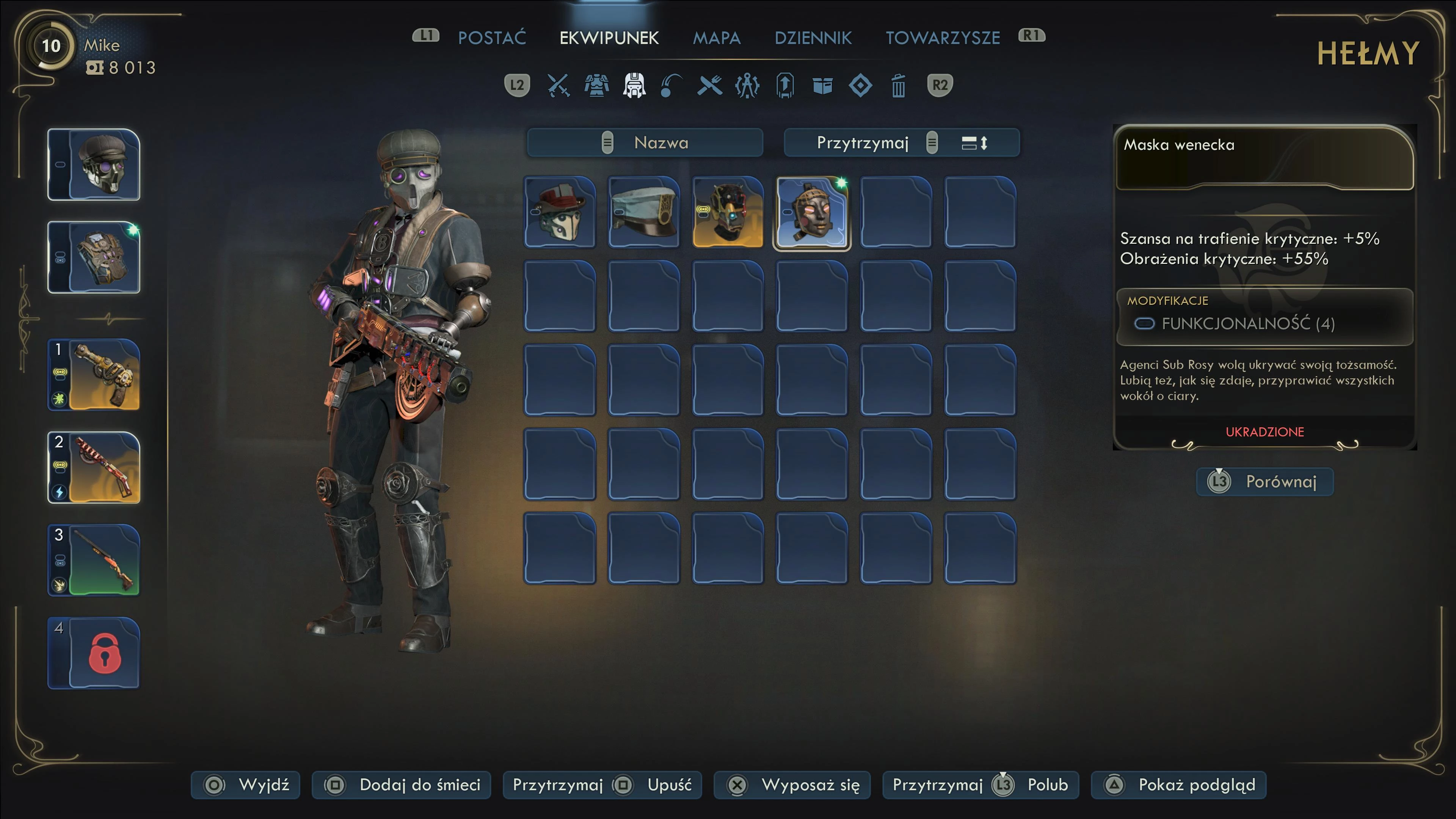Open the equipped helmet slot with flat cap
Viewport: 1456px width, 819px height.
94,165
